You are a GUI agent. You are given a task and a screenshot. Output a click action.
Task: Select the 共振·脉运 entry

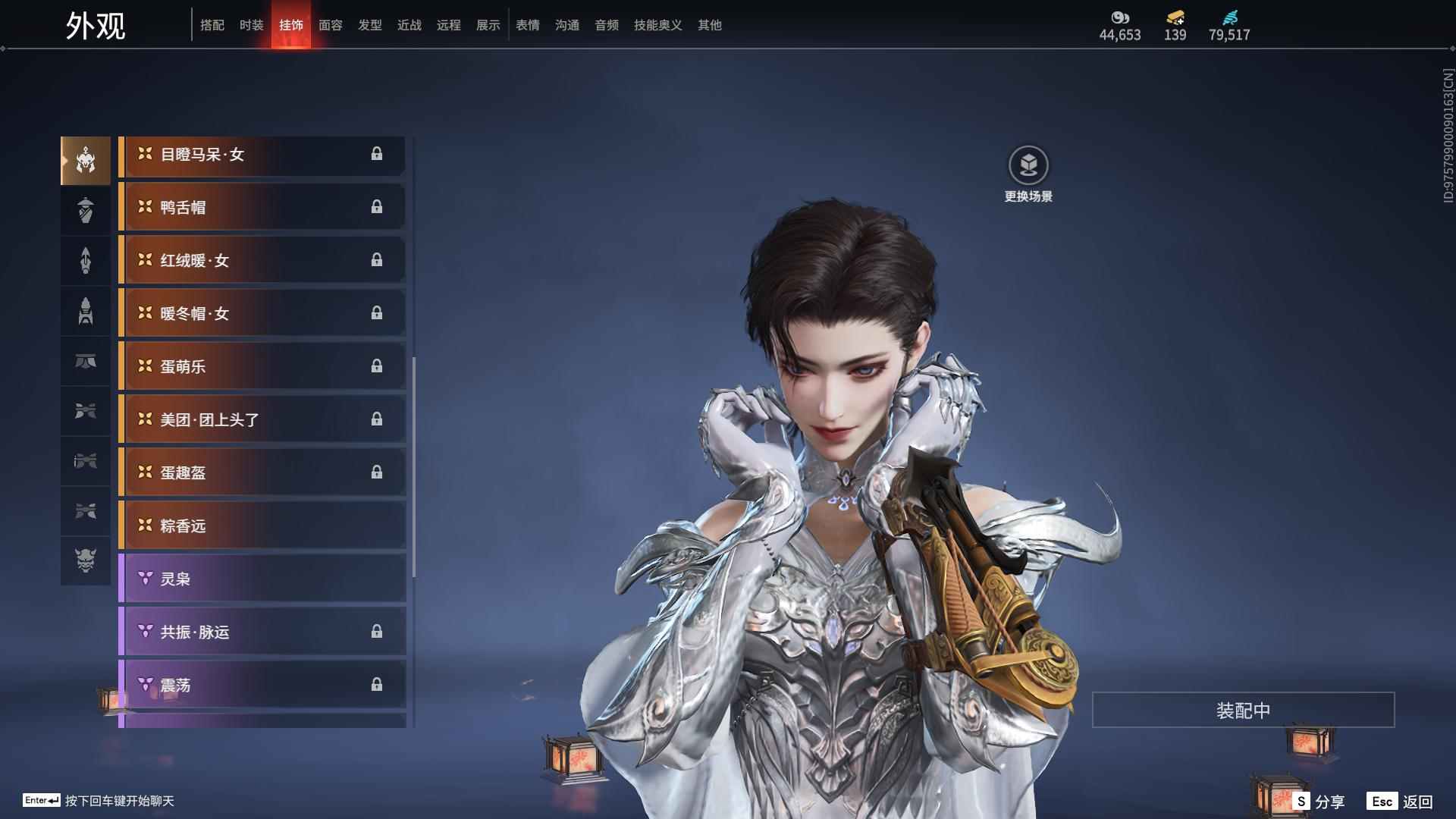(262, 632)
